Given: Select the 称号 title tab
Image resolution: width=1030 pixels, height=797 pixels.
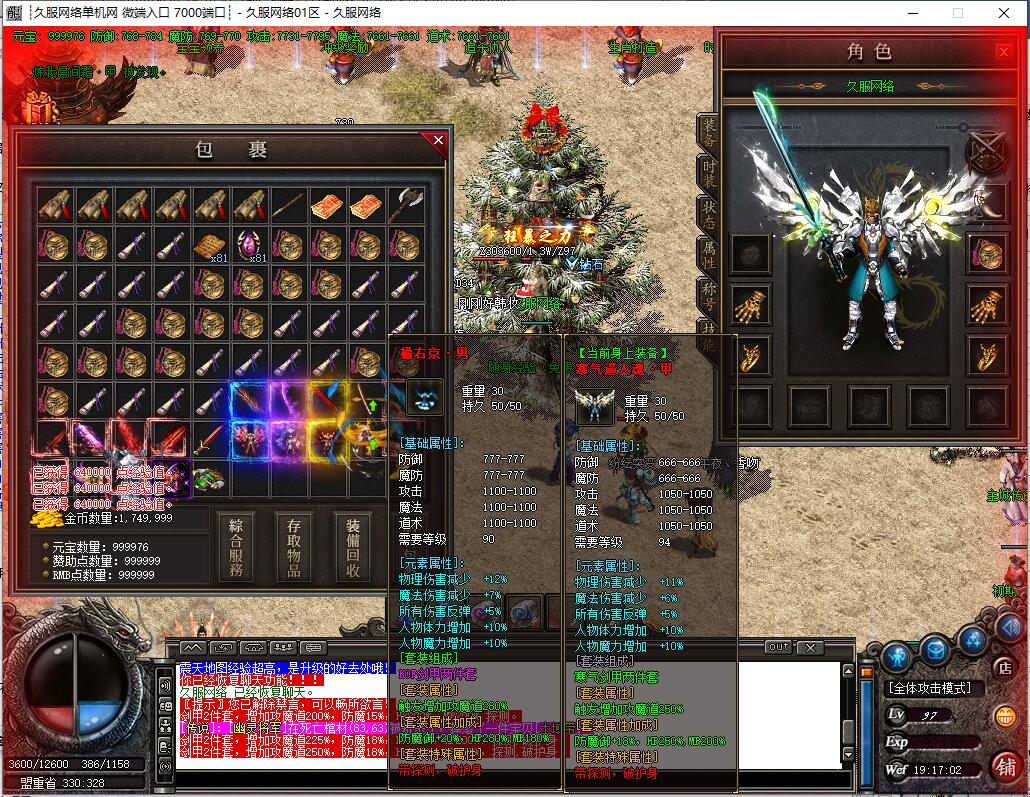Looking at the screenshot, I should click(x=708, y=298).
